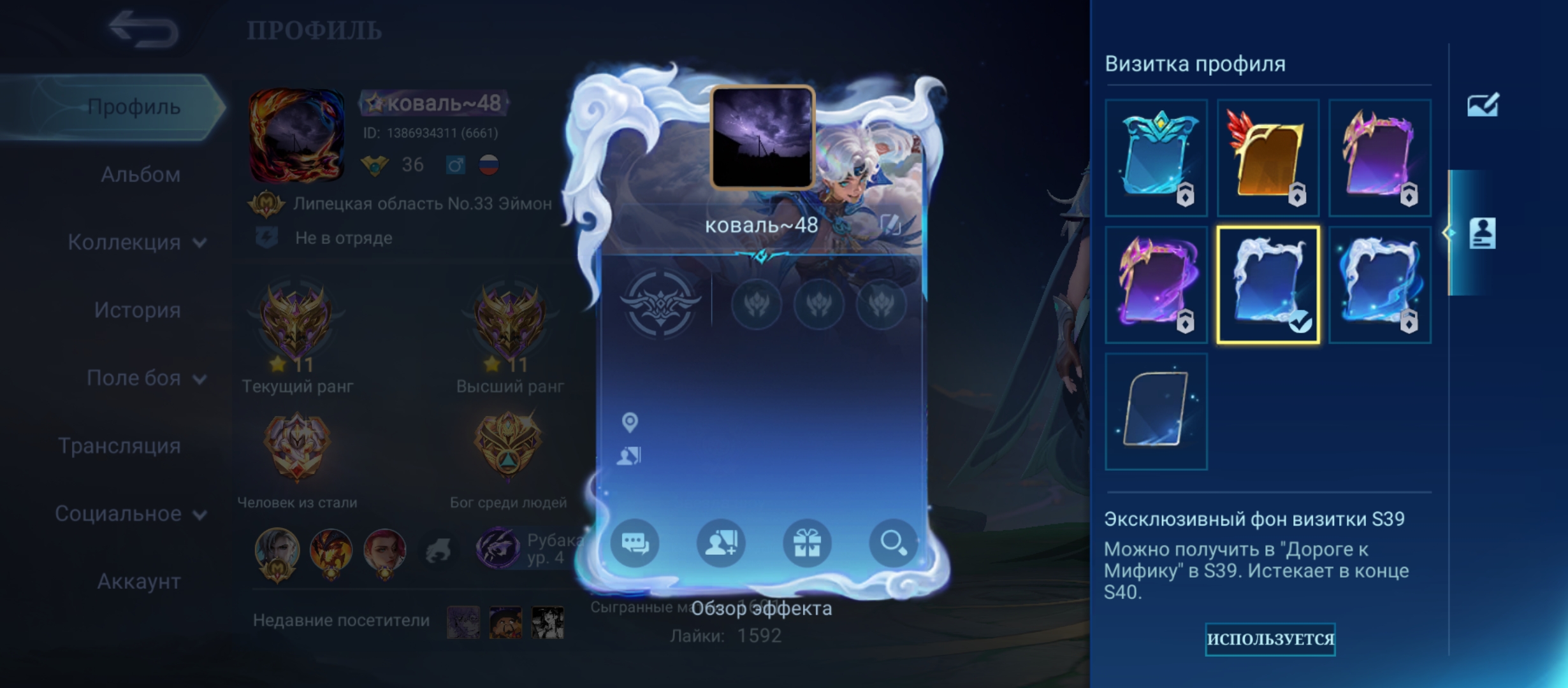Go back with the return arrow

point(143,29)
